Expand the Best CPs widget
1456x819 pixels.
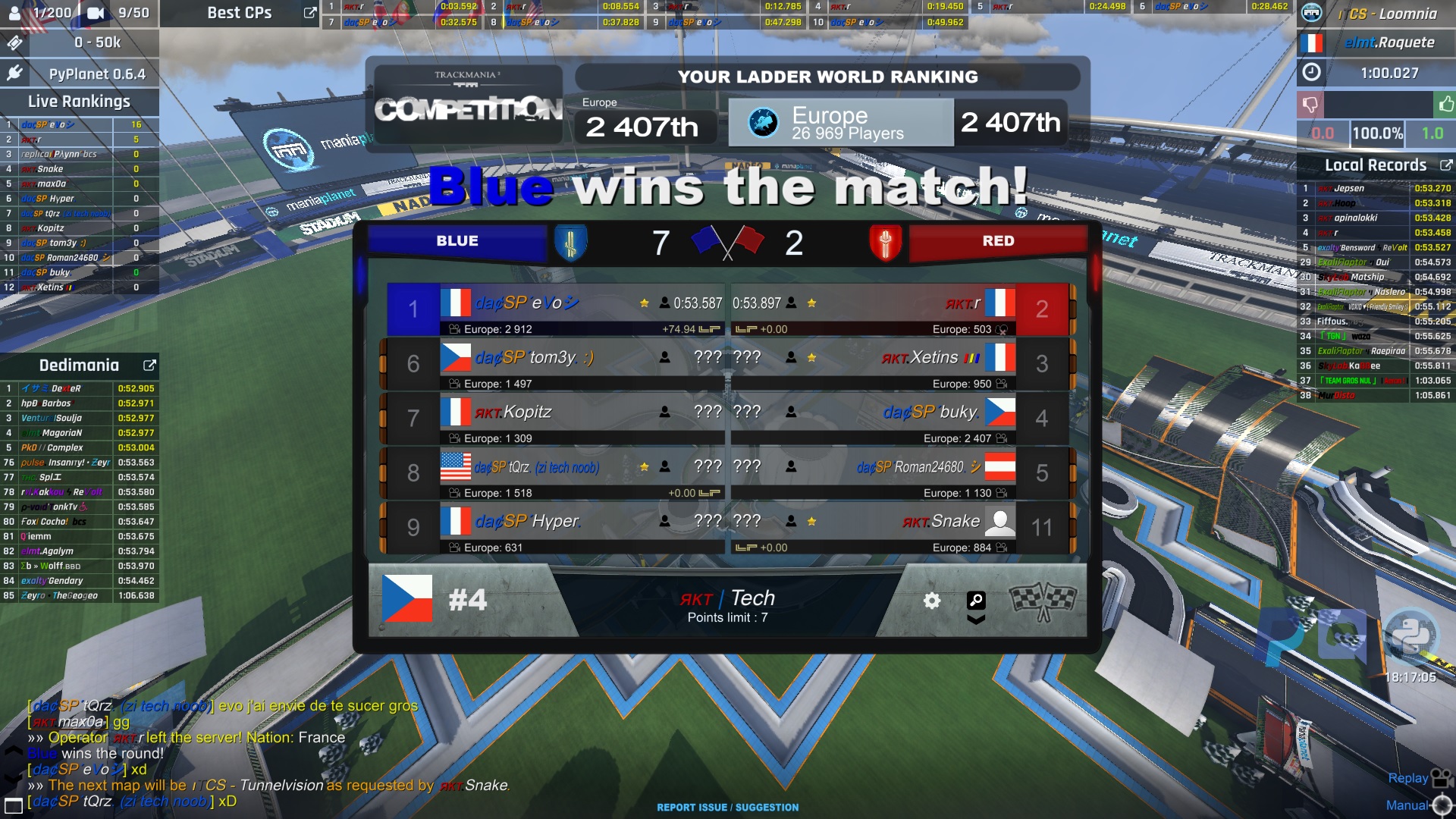pyautogui.click(x=309, y=13)
